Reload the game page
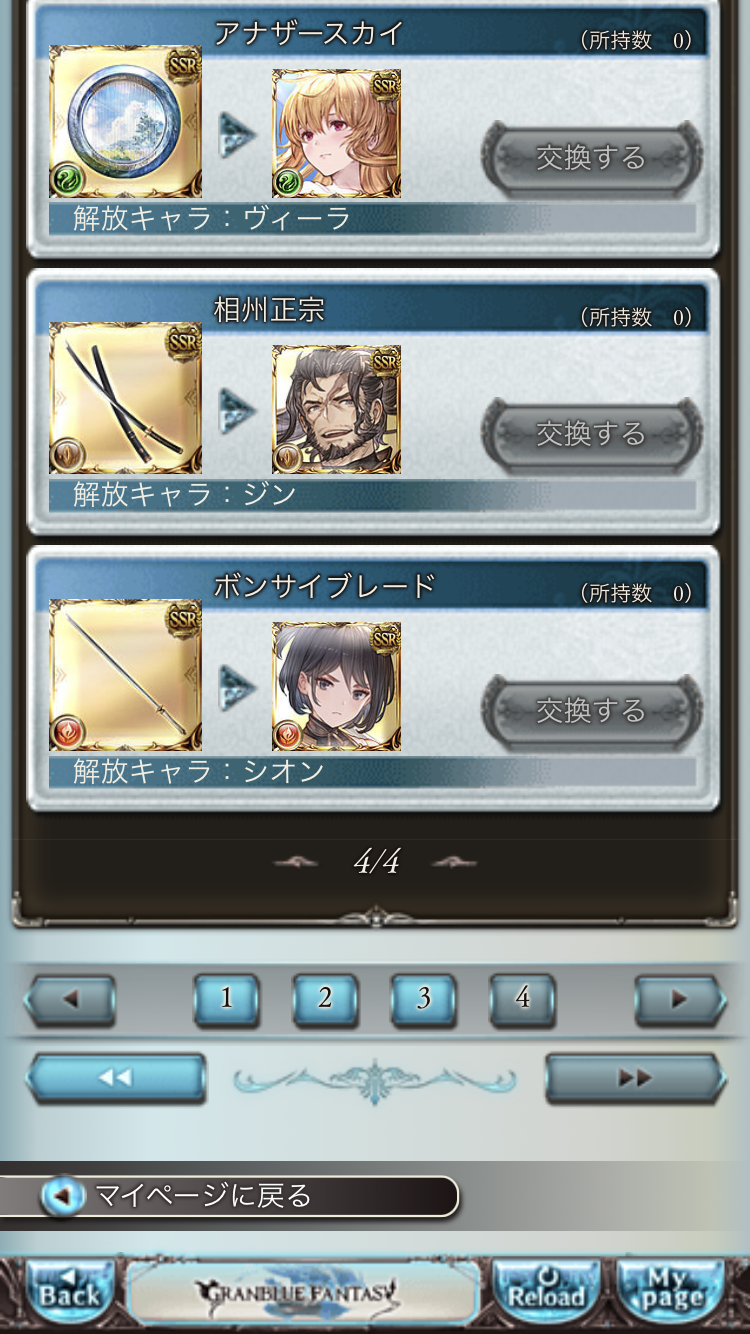Image resolution: width=750 pixels, height=1334 pixels. point(546,1293)
